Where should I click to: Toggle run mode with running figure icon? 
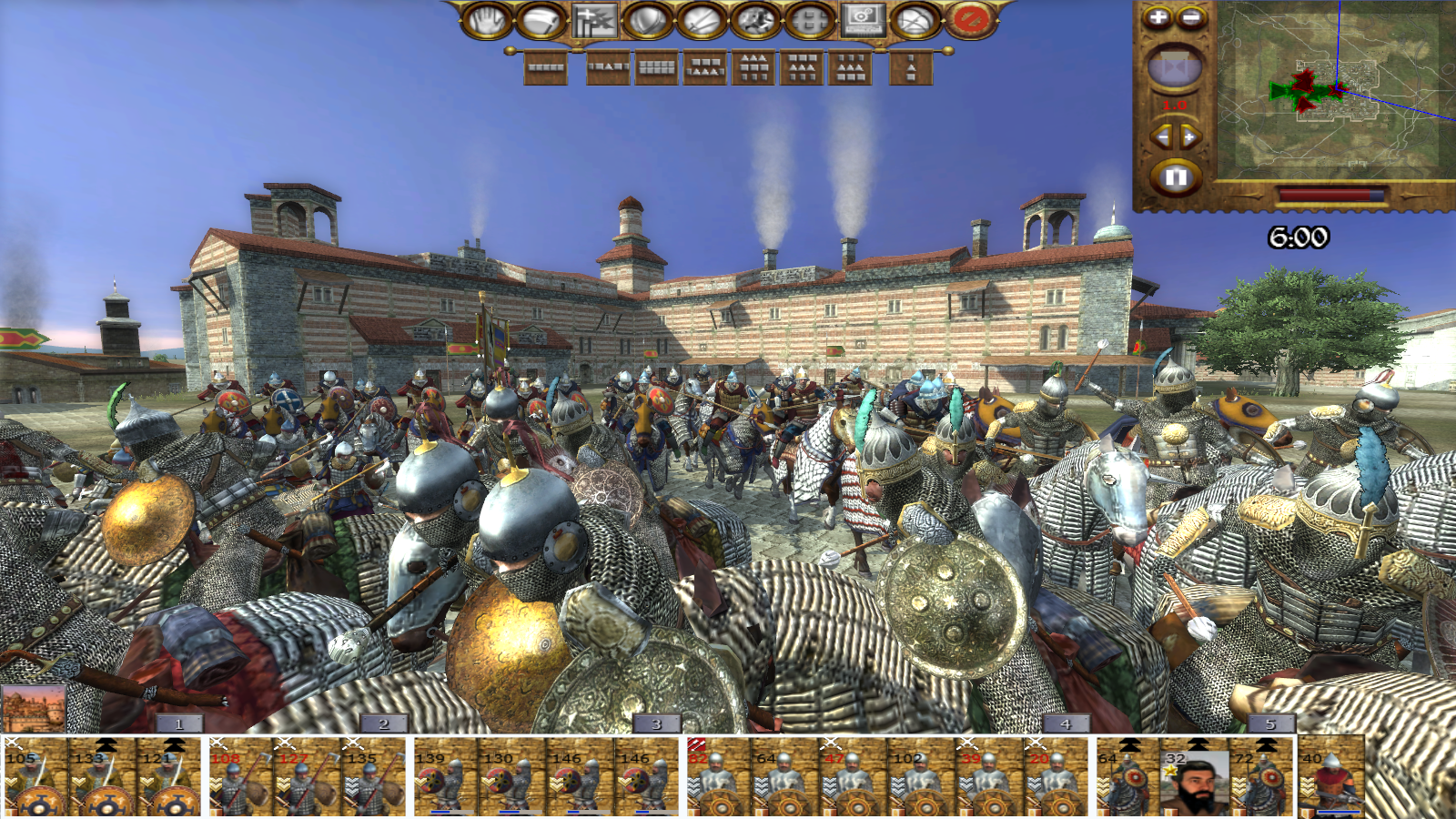(755, 19)
